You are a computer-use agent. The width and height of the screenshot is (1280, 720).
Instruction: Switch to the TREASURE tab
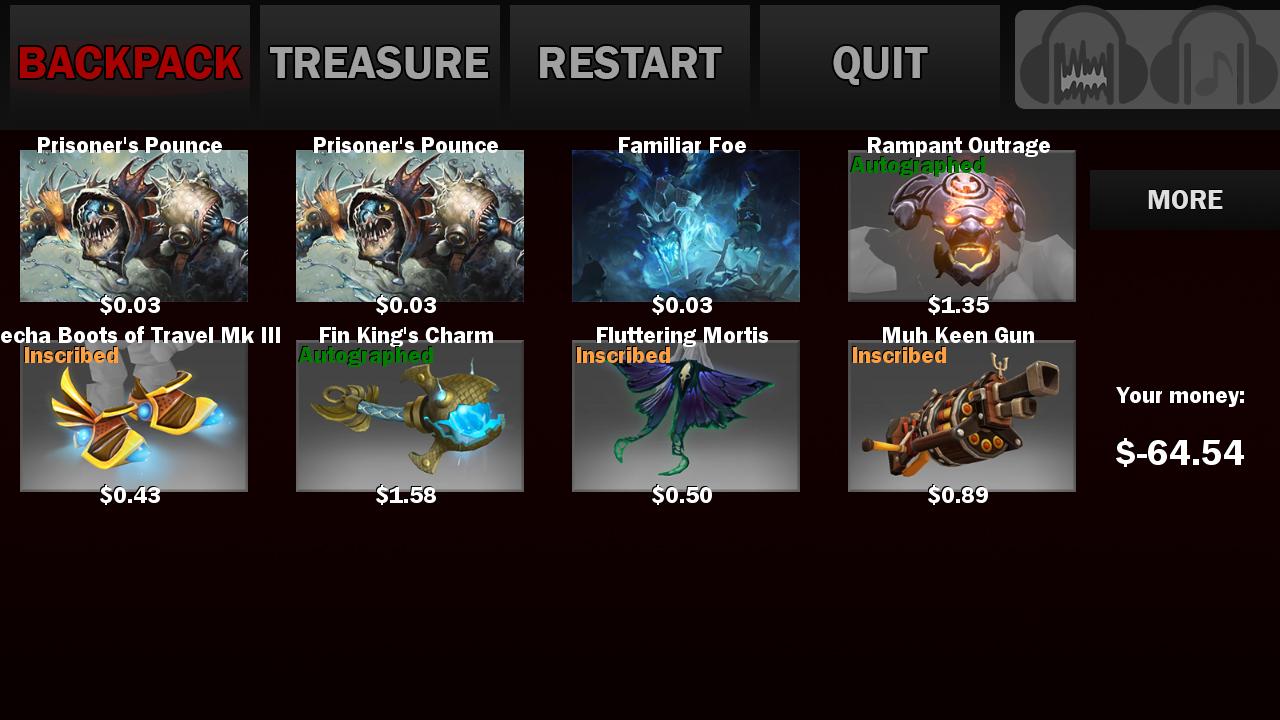pyautogui.click(x=378, y=62)
